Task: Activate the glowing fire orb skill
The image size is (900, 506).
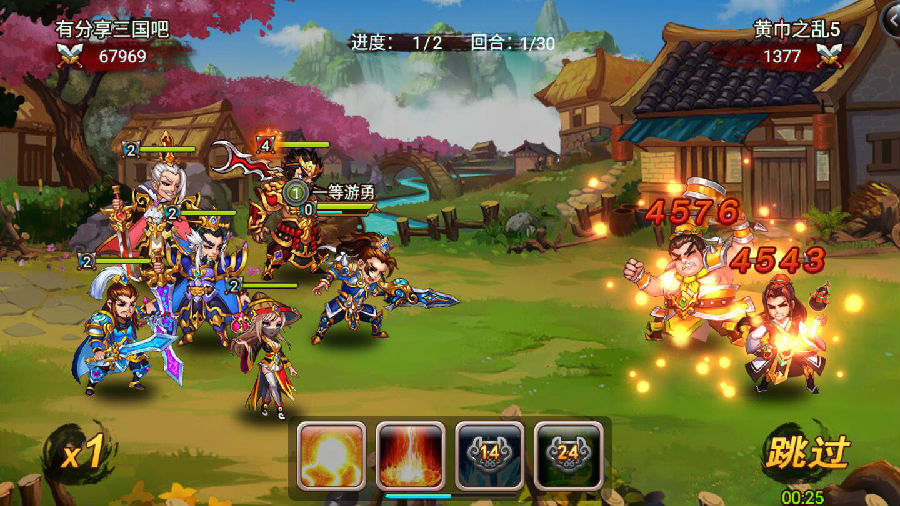Action: coord(331,455)
